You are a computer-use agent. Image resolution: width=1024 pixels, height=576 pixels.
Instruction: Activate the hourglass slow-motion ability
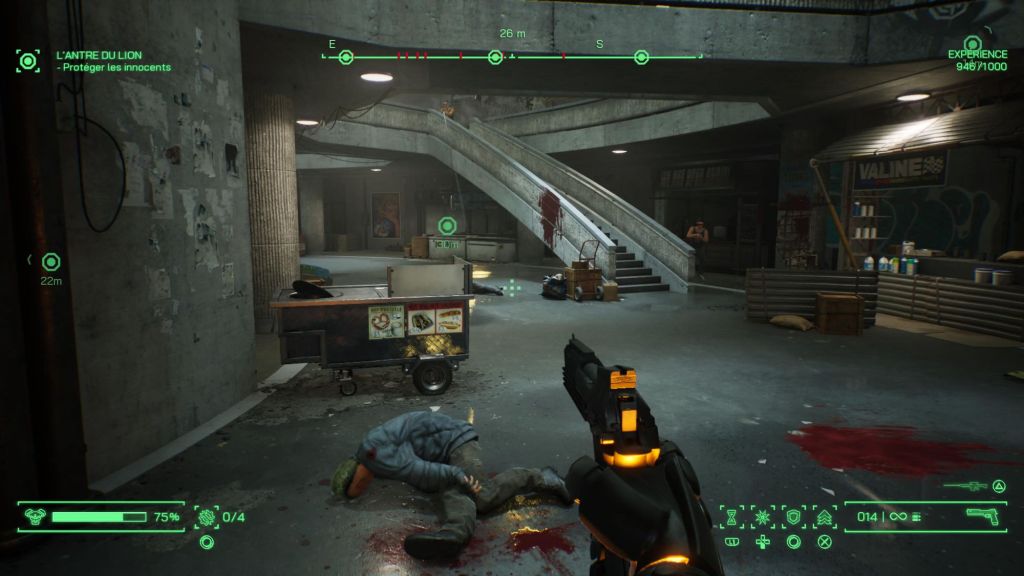pyautogui.click(x=731, y=517)
